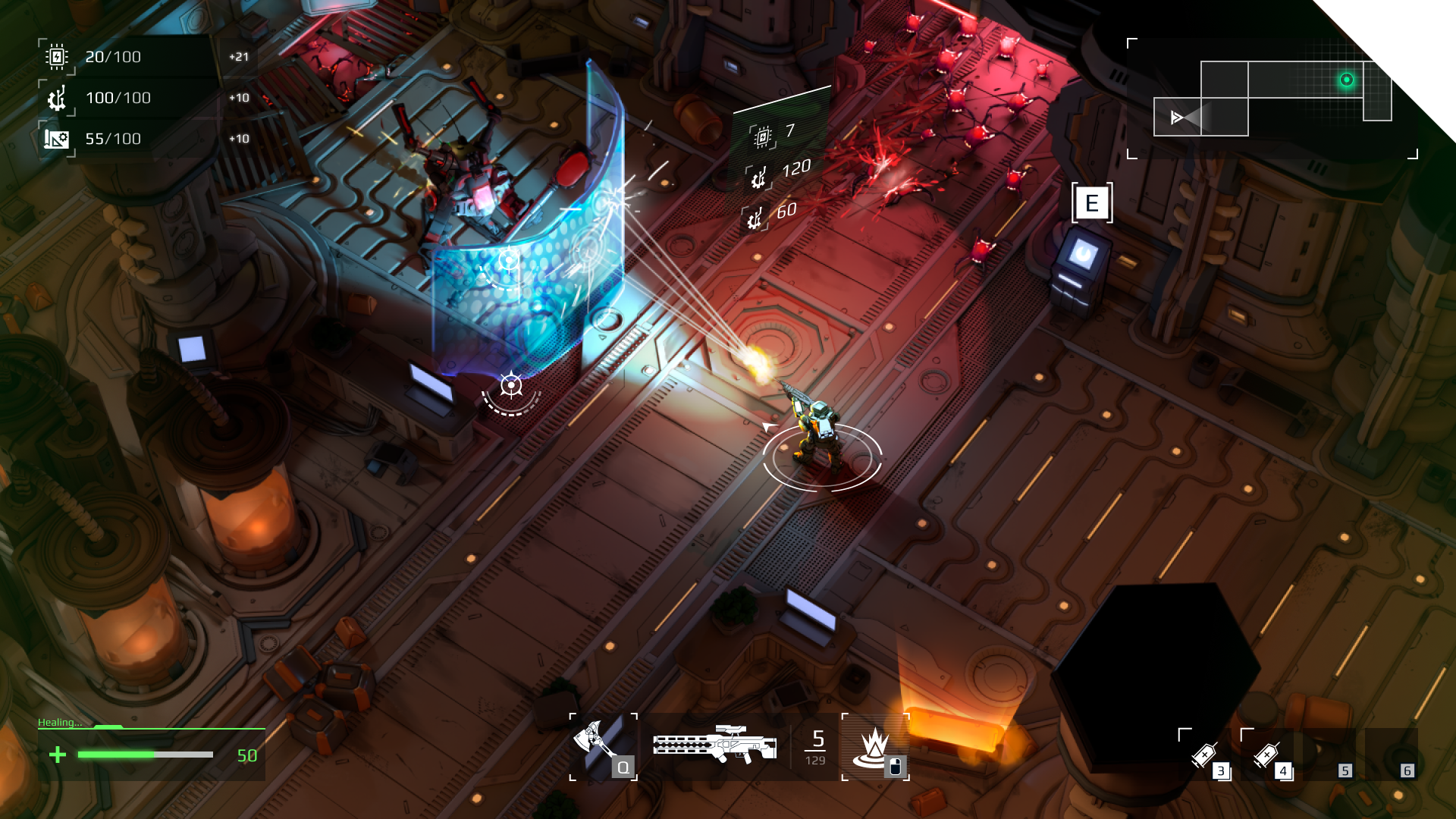Click the green health cross icon

tap(58, 755)
